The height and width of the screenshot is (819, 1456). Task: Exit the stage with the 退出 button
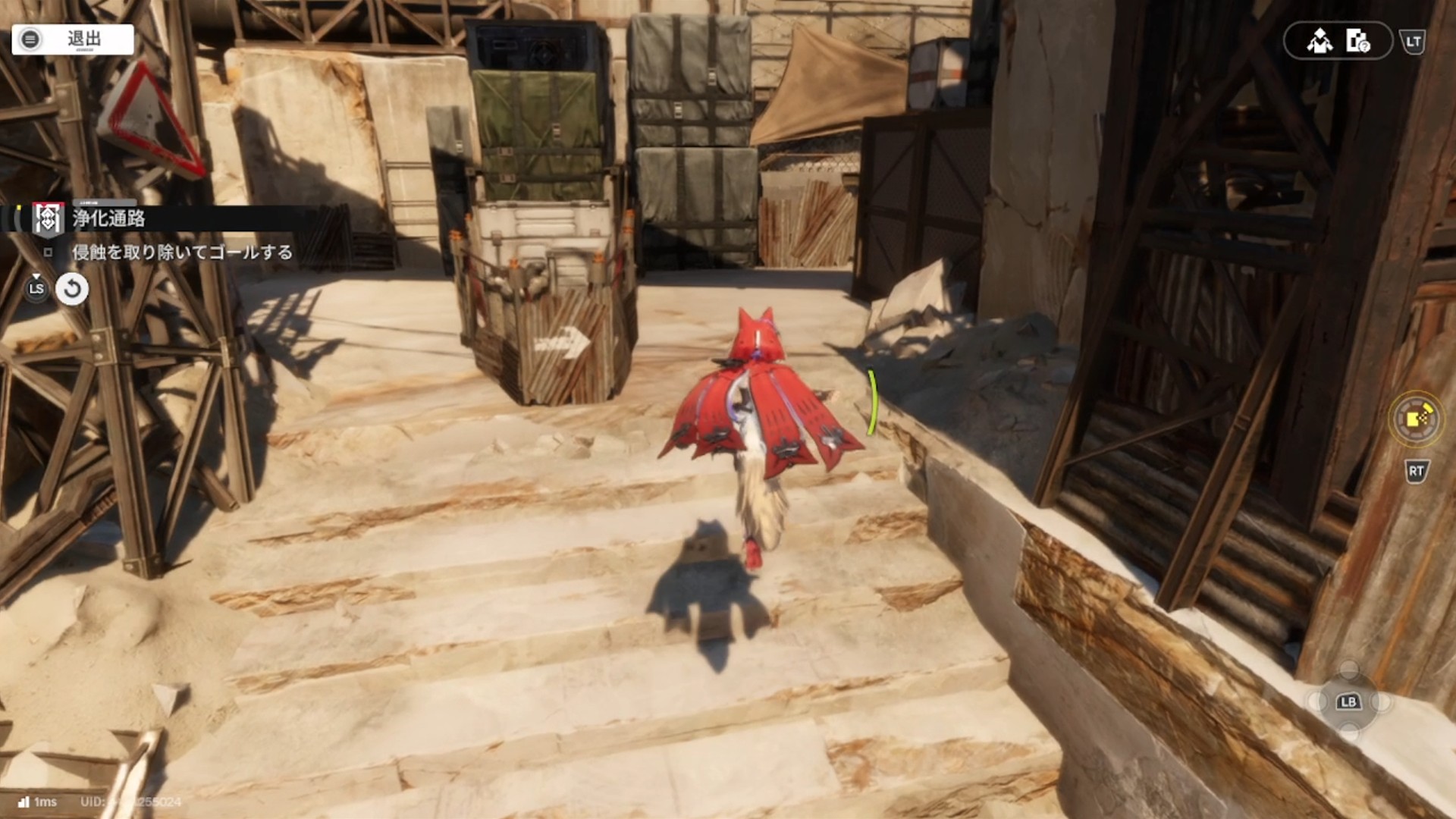[73, 39]
